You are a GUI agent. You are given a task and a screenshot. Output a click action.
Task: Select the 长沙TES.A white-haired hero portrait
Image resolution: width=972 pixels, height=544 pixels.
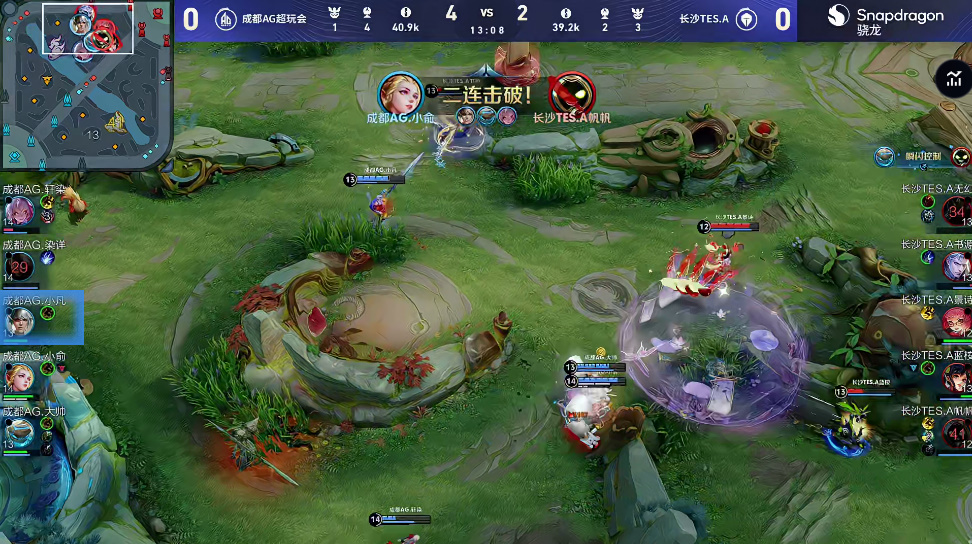955,265
